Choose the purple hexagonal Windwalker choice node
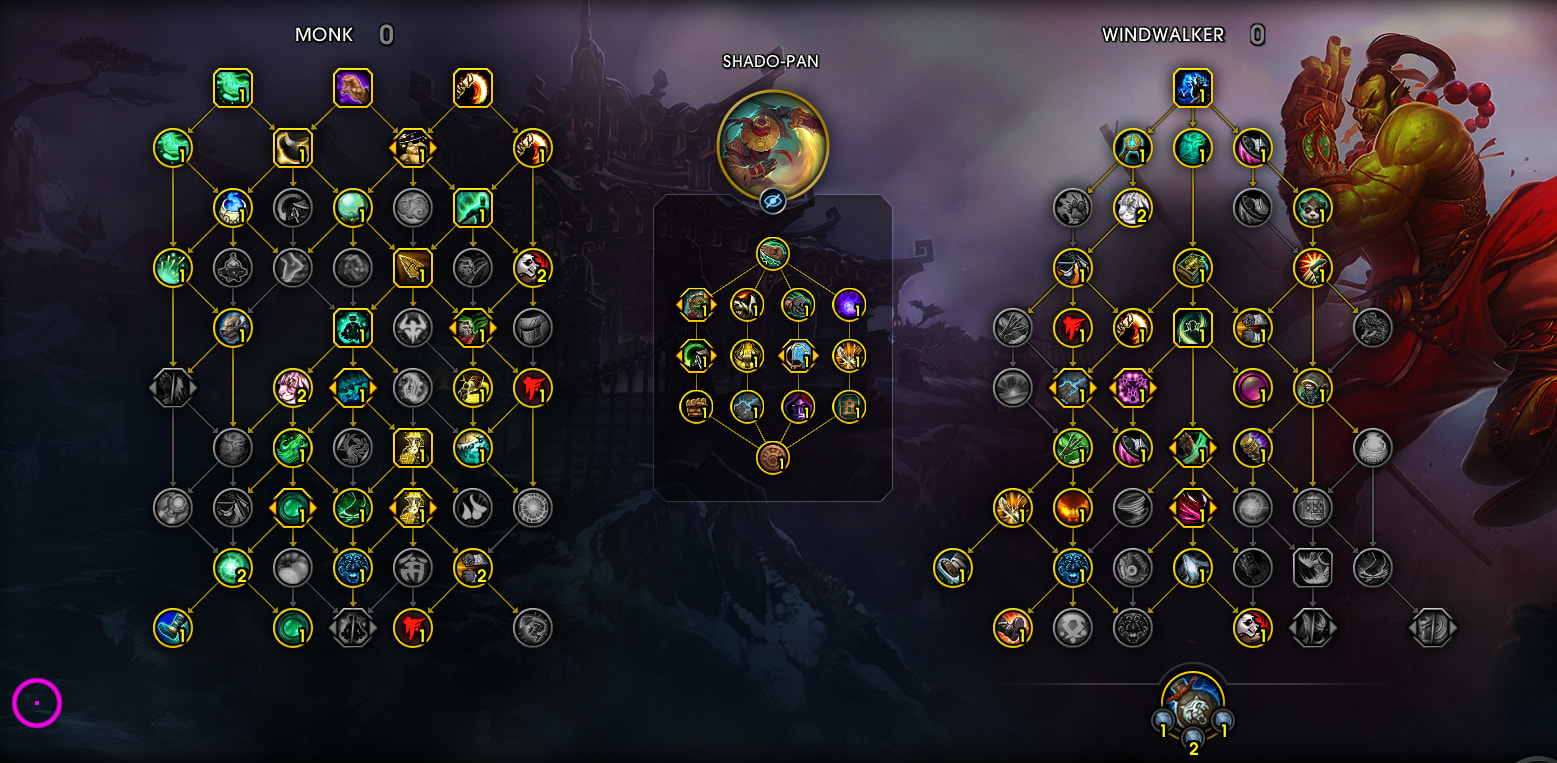This screenshot has height=763, width=1557. (1133, 388)
